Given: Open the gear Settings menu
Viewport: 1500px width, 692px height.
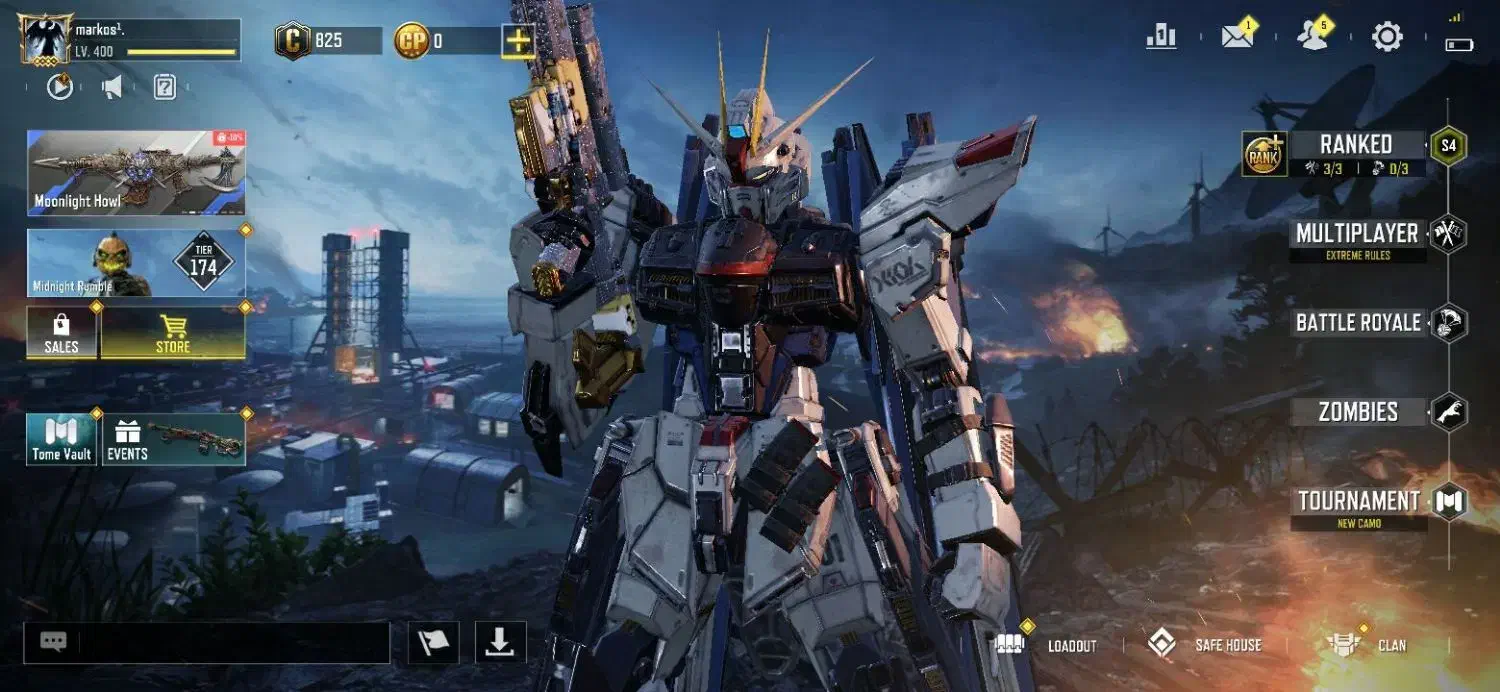Looking at the screenshot, I should coord(1387,38).
